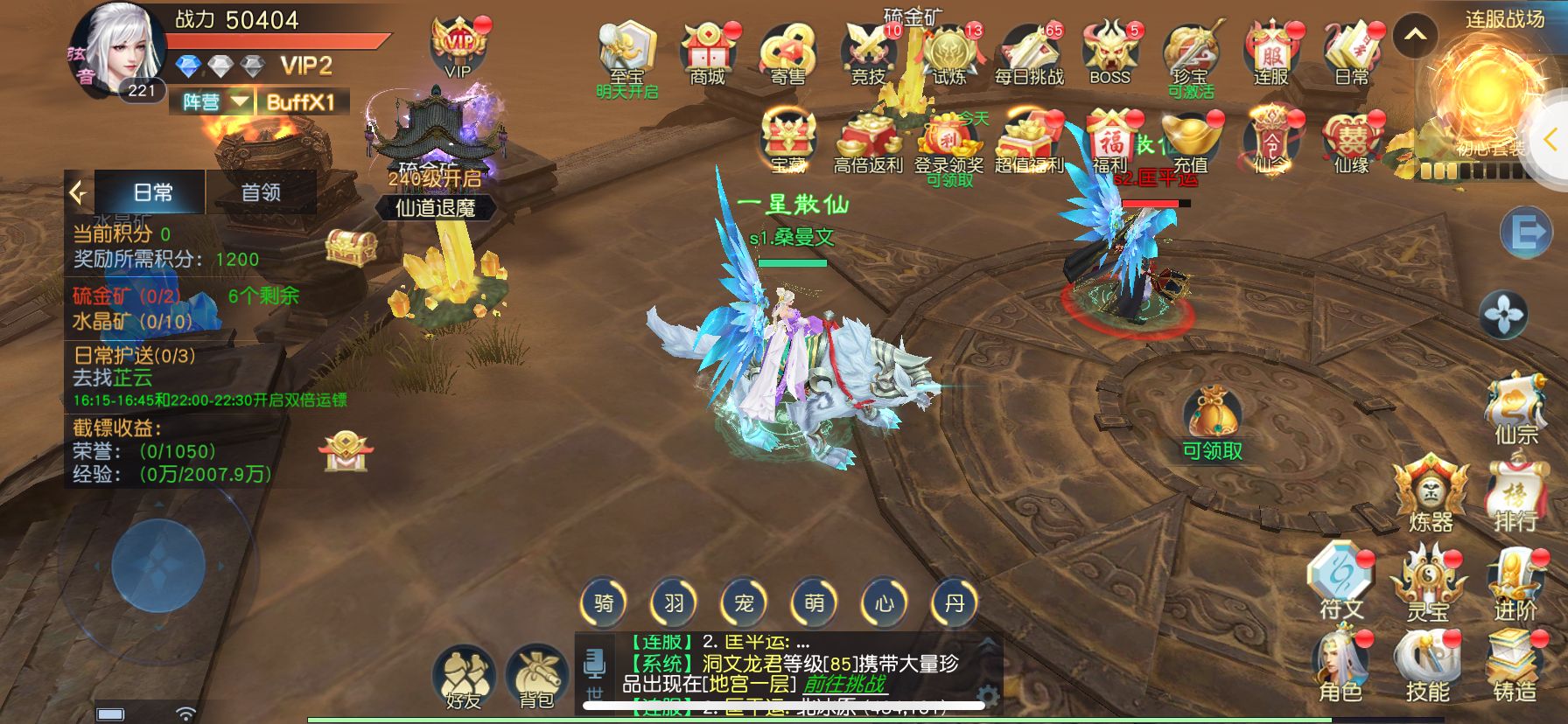Open the 技能 skills menu
This screenshot has height=724, width=1568.
pyautogui.click(x=1427, y=668)
